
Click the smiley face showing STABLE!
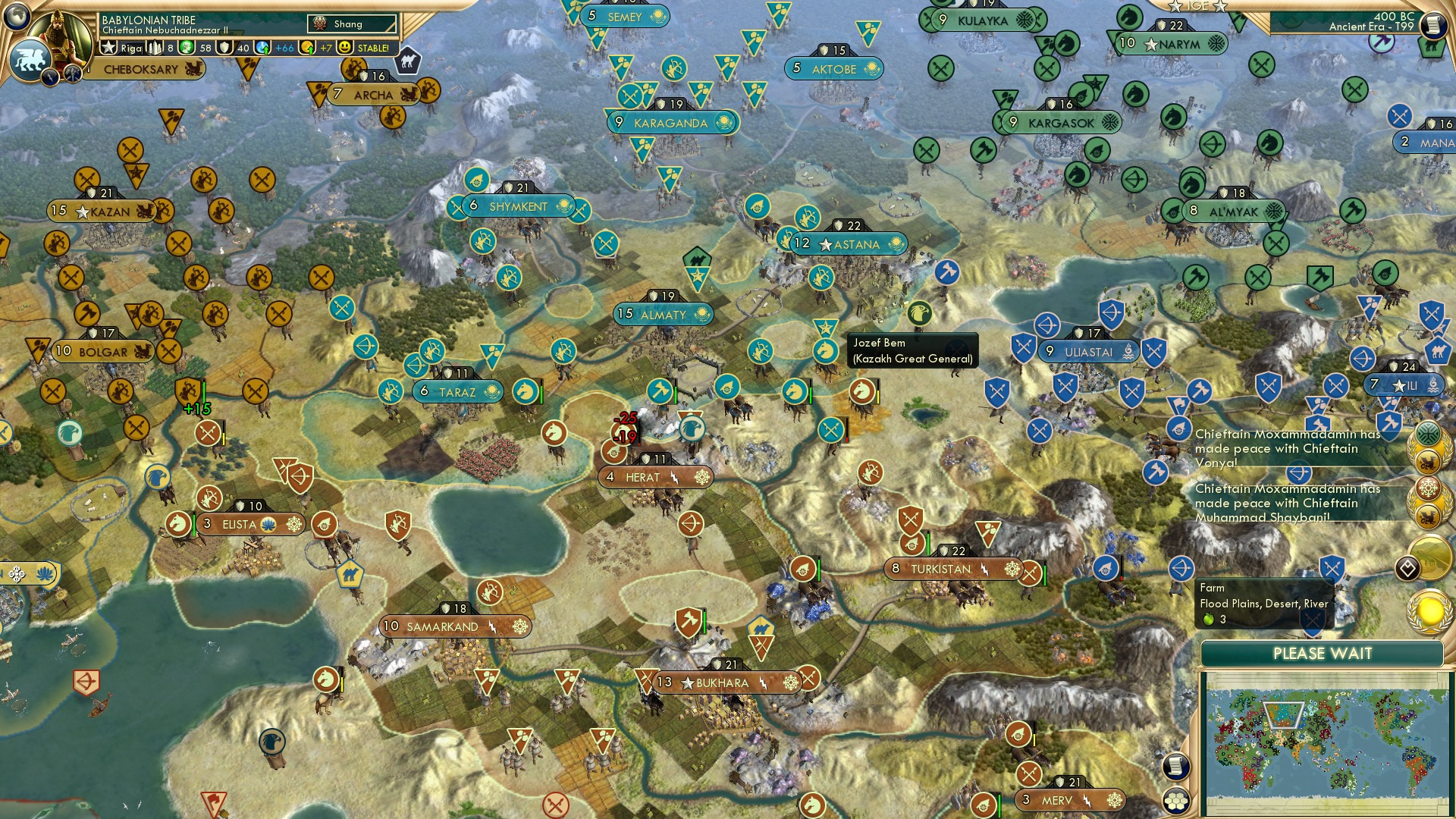tap(347, 47)
